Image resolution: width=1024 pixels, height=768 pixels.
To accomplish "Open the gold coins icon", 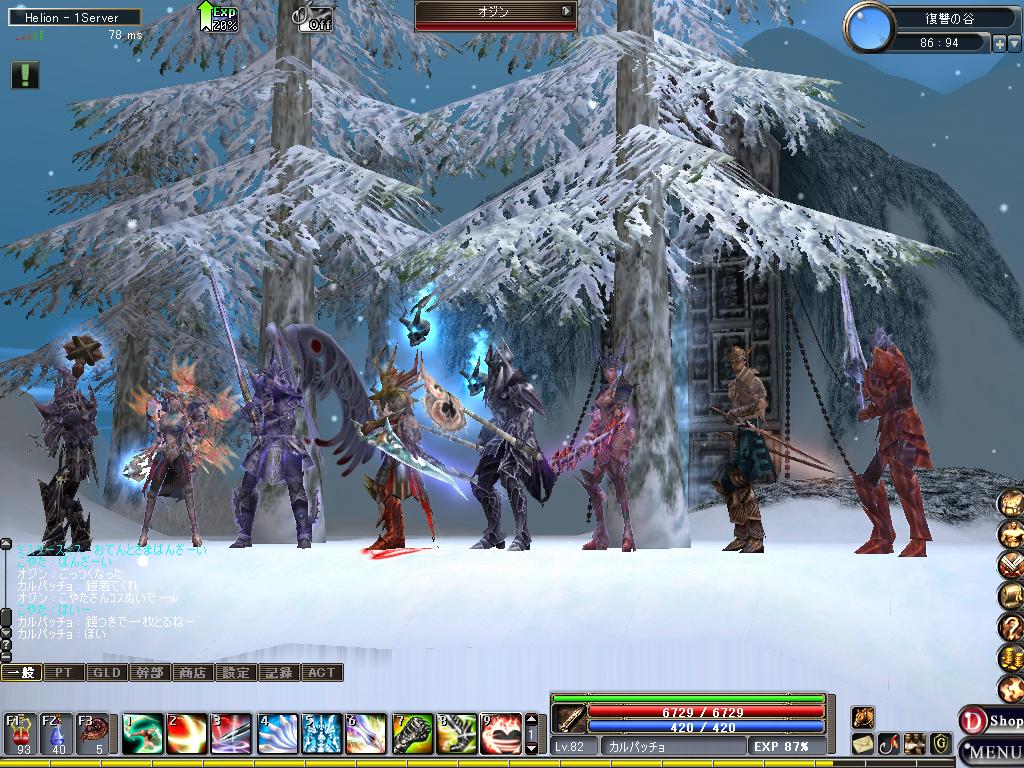I will 1011,658.
